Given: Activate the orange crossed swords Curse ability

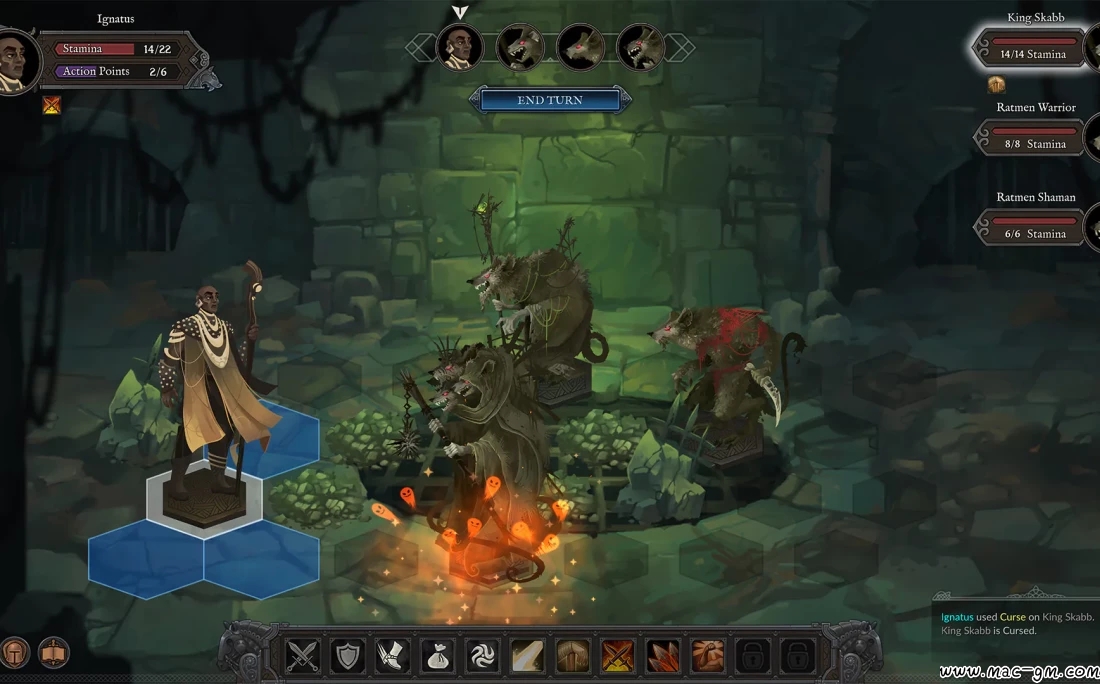Looking at the screenshot, I should pyautogui.click(x=618, y=656).
